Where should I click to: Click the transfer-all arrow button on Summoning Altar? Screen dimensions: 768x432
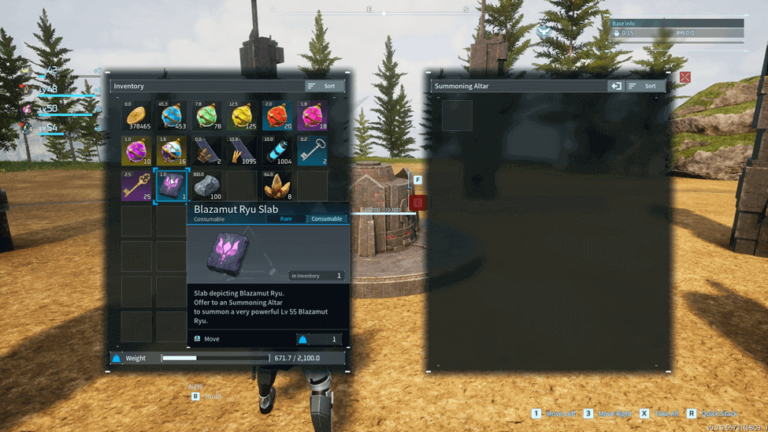(x=617, y=86)
